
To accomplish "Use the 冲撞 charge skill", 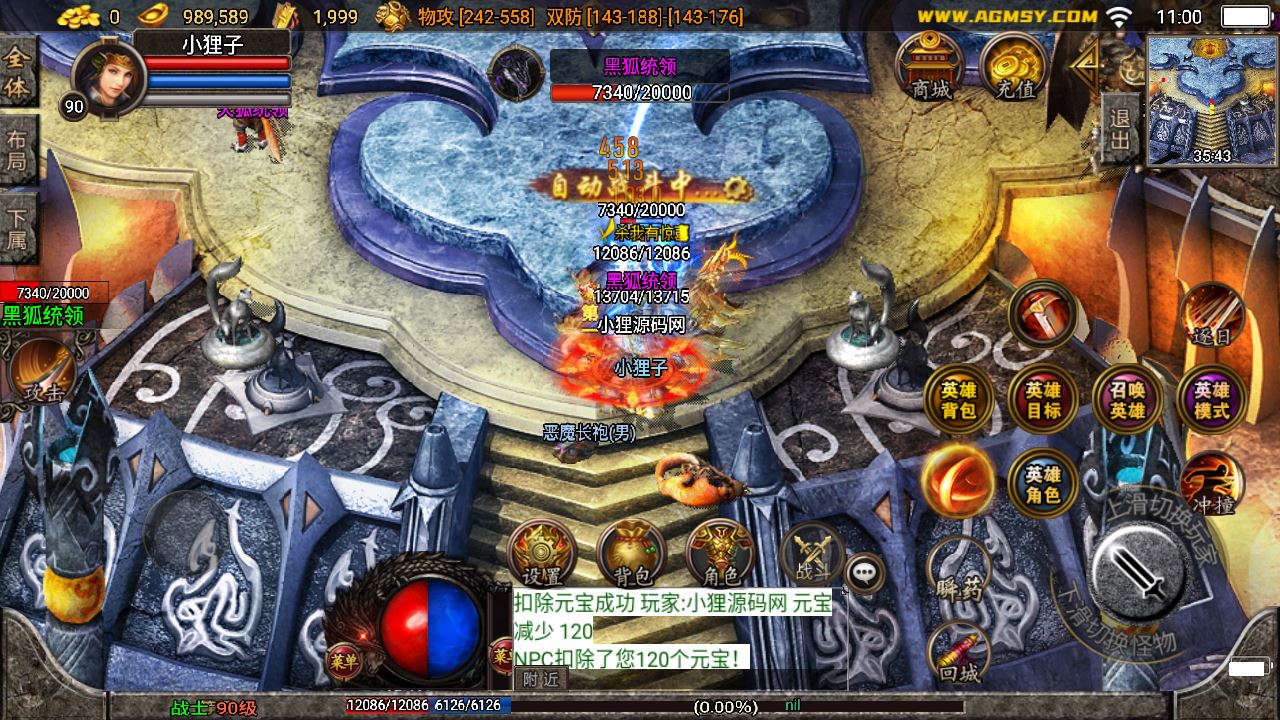I will click(x=1212, y=485).
